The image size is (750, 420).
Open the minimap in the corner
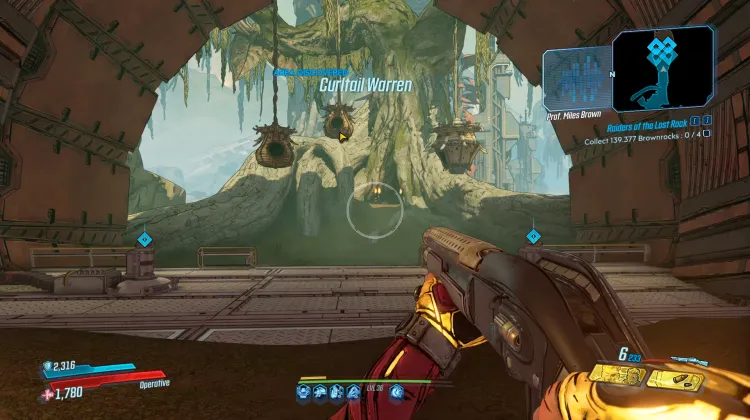662,69
